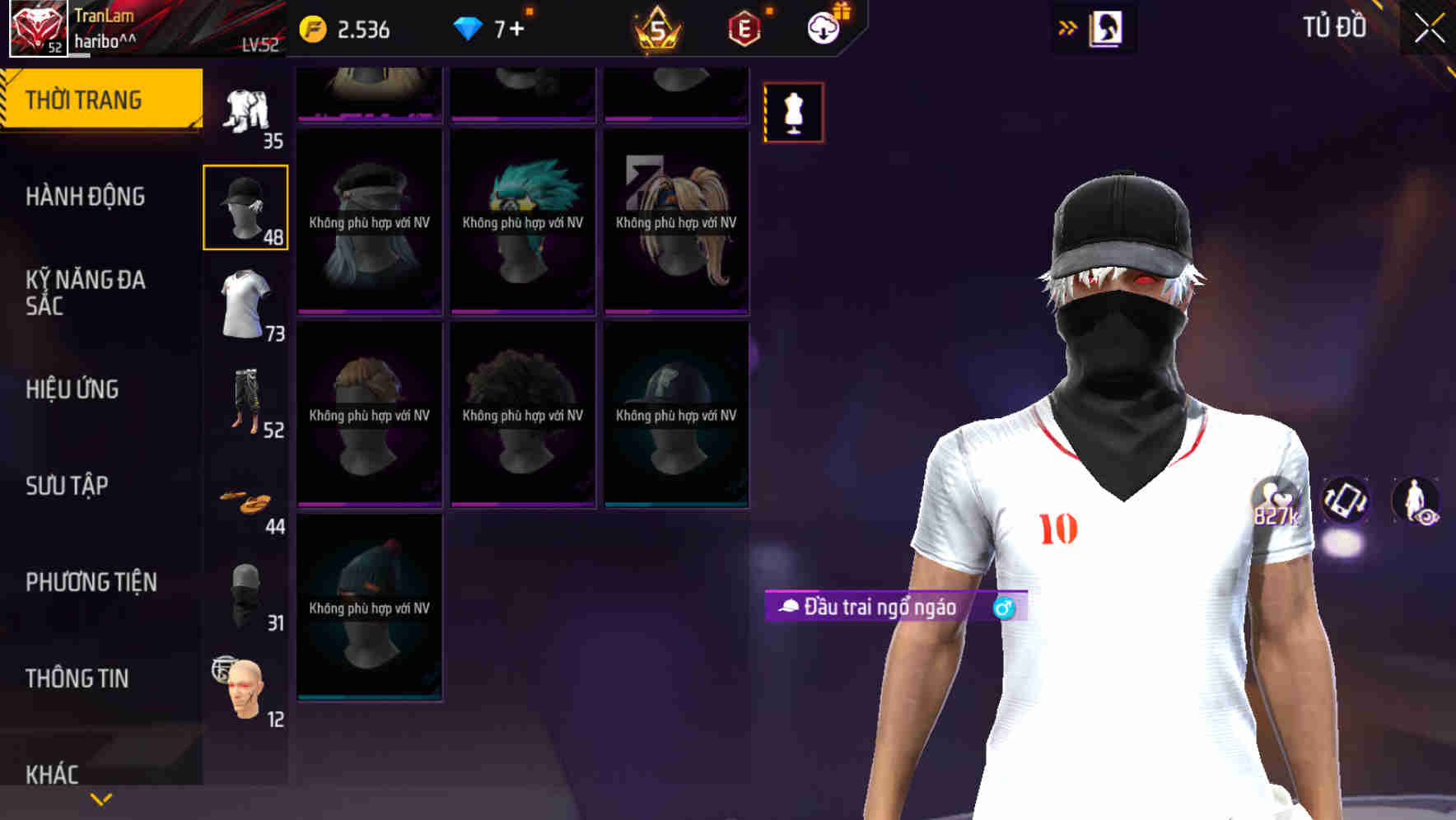Open the cloud download gift icon

823,27
